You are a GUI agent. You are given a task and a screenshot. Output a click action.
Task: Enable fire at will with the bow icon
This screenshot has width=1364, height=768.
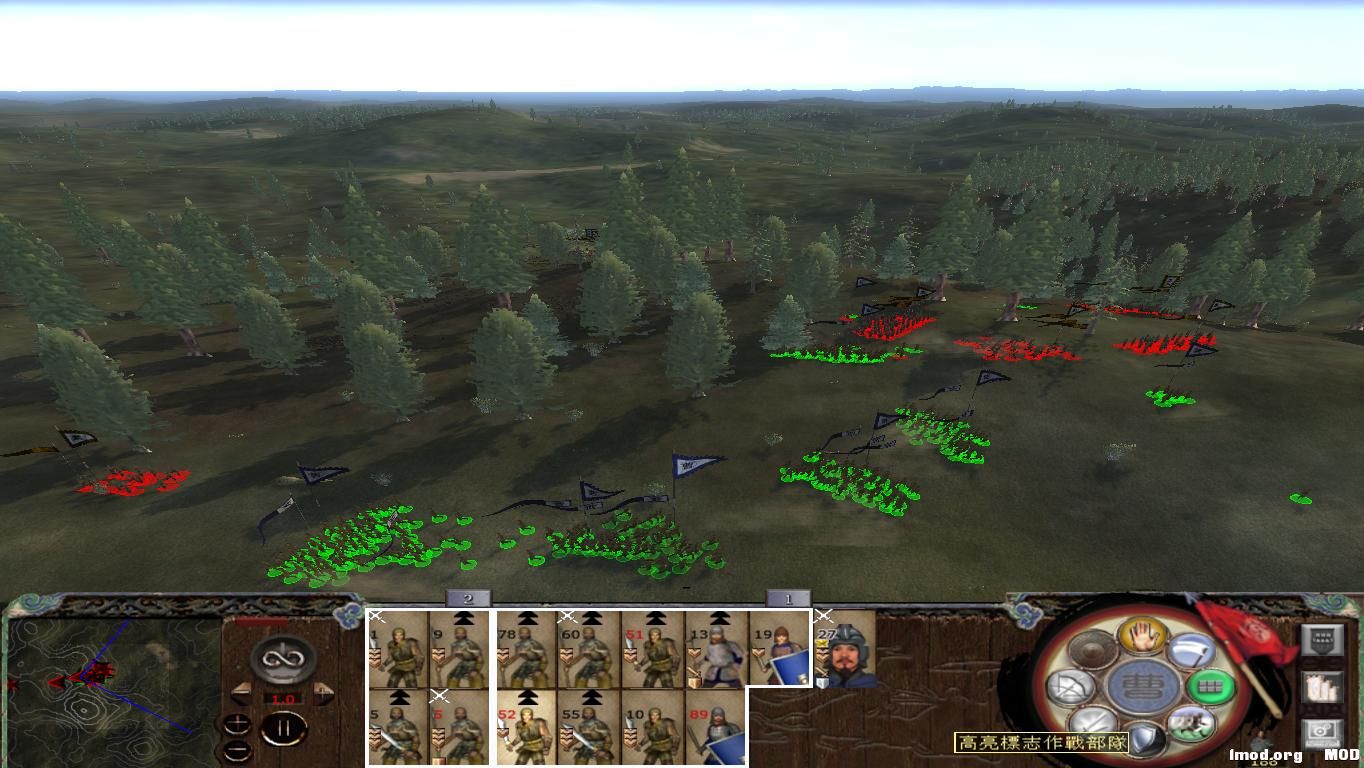tap(1068, 686)
